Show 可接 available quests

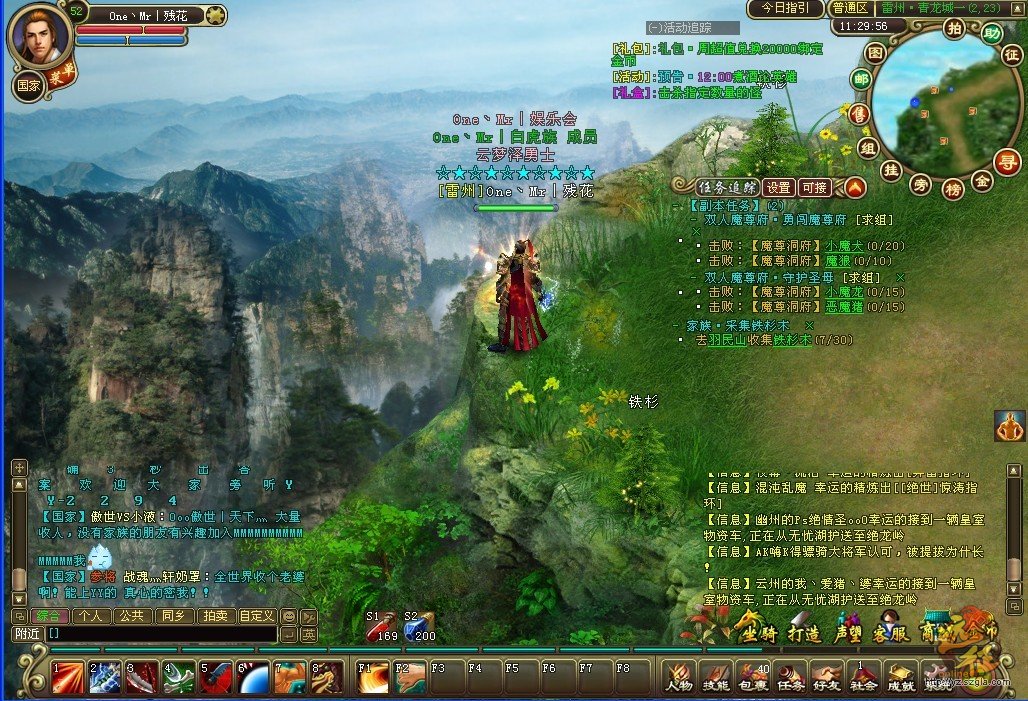click(815, 187)
